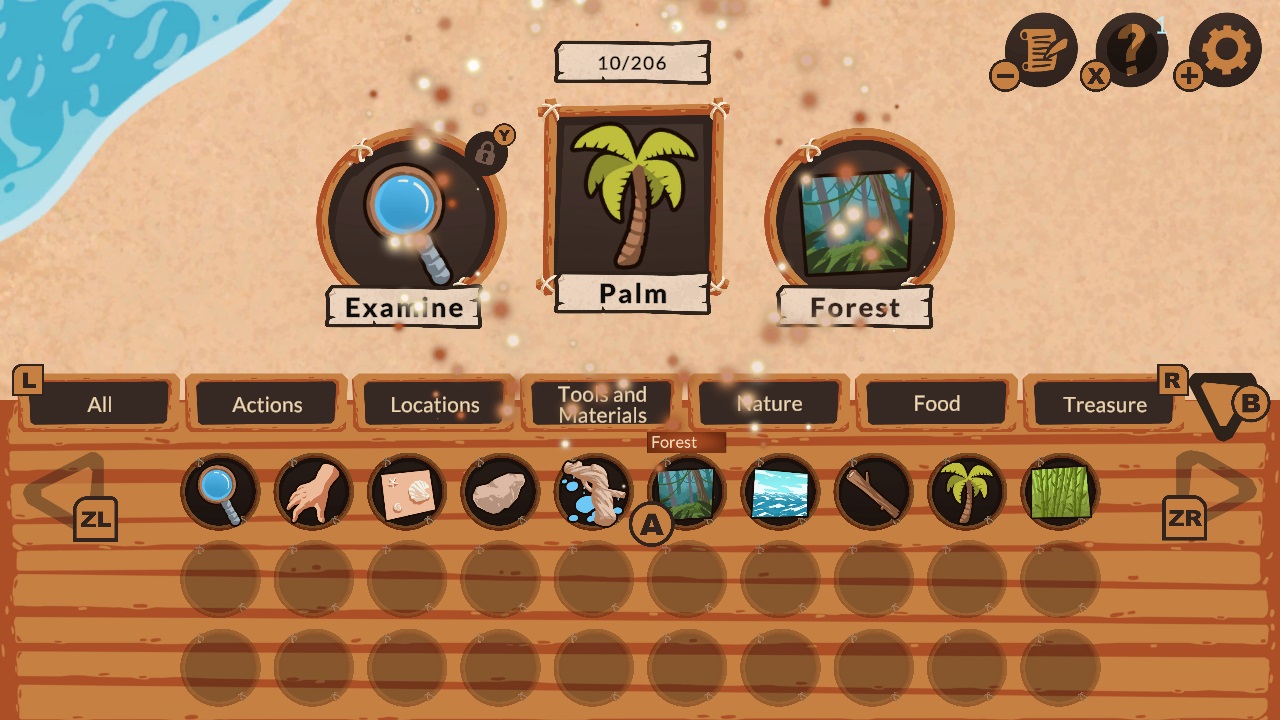Select the Forest element showing its tooltip

pos(686,490)
